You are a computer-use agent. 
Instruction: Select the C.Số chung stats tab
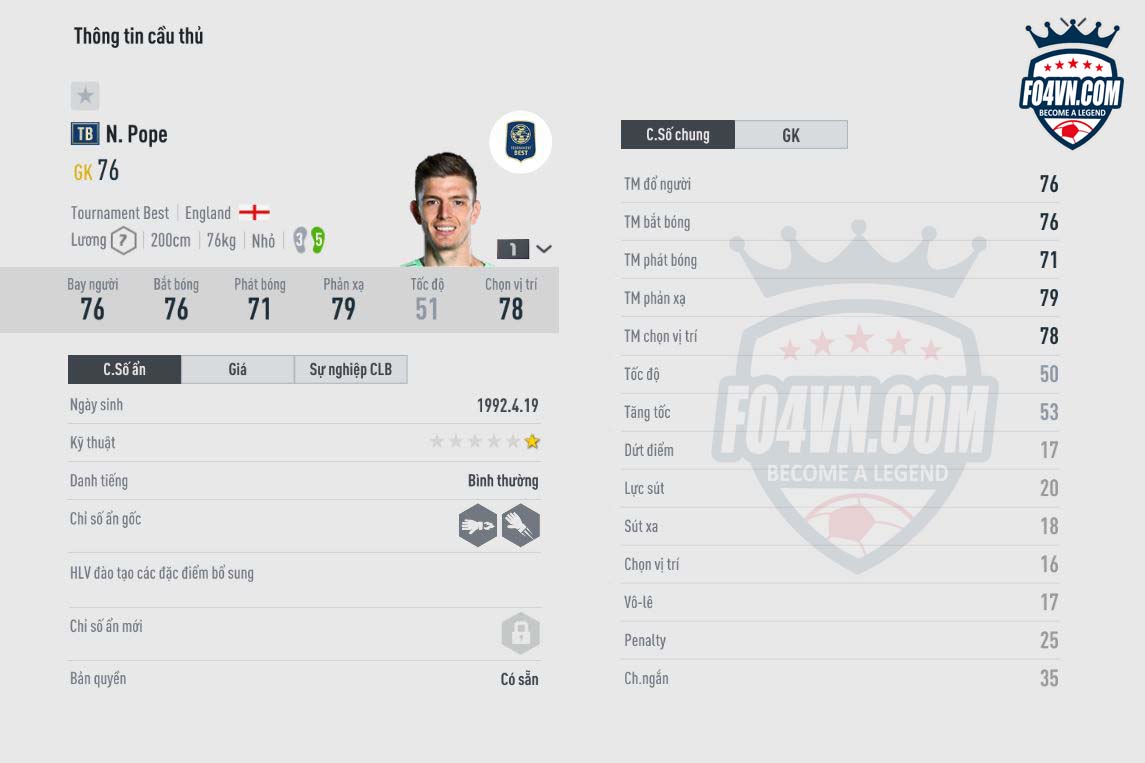pos(677,135)
